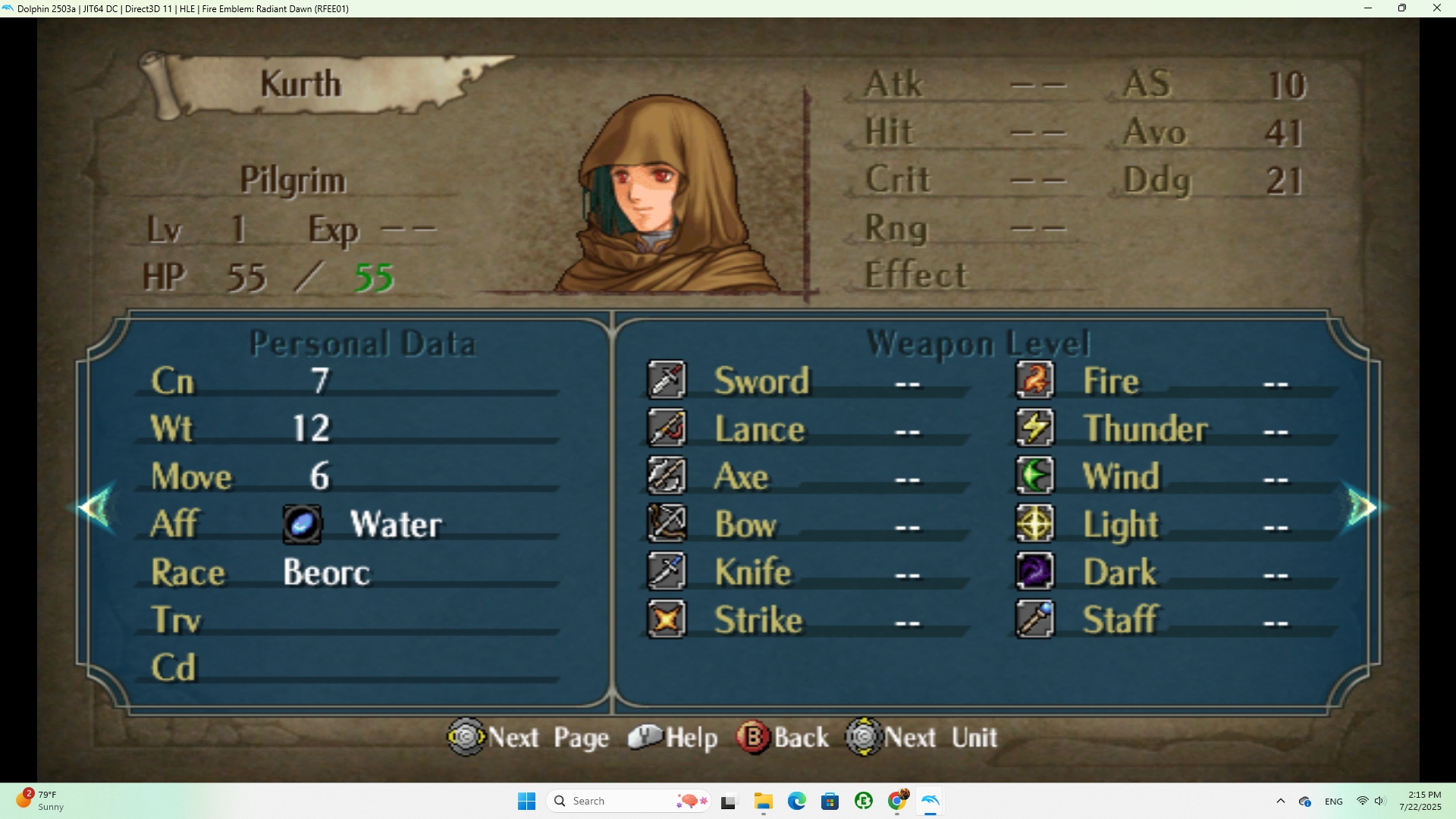
Task: Select the Strike weapon level icon
Action: pyautogui.click(x=667, y=620)
